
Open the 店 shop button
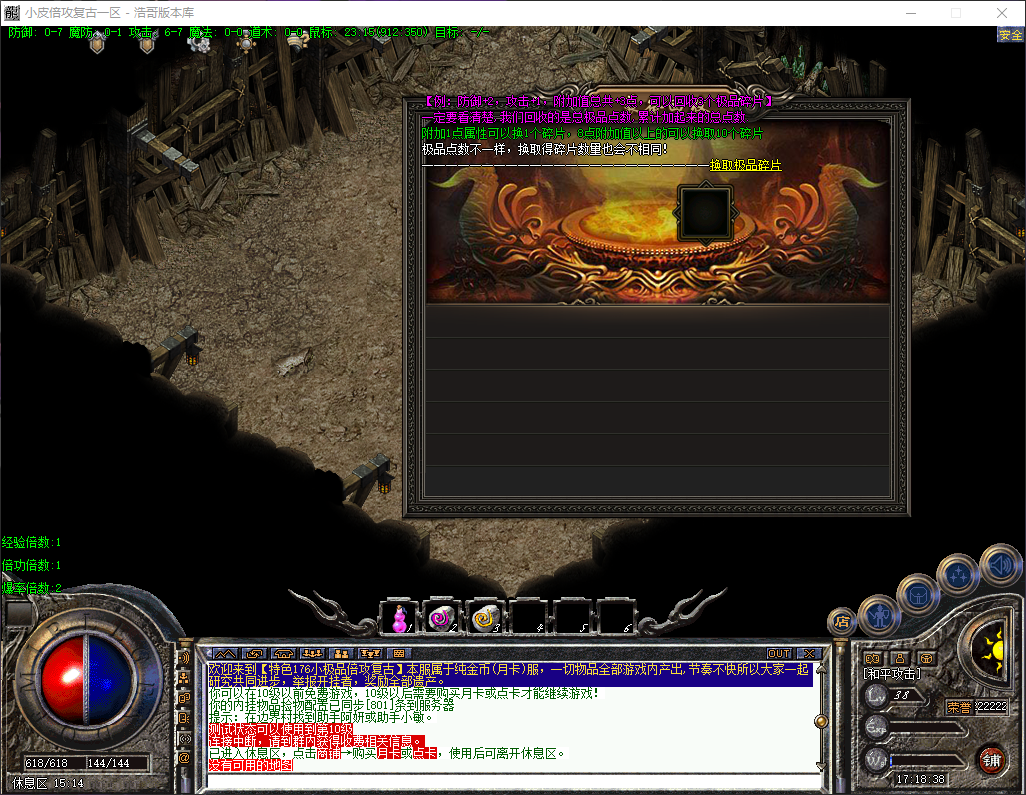(842, 621)
